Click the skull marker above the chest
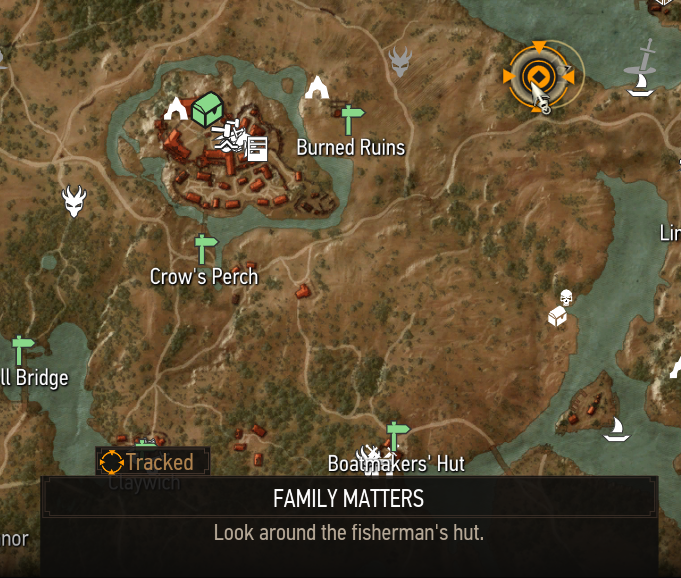The width and height of the screenshot is (681, 578). click(565, 297)
